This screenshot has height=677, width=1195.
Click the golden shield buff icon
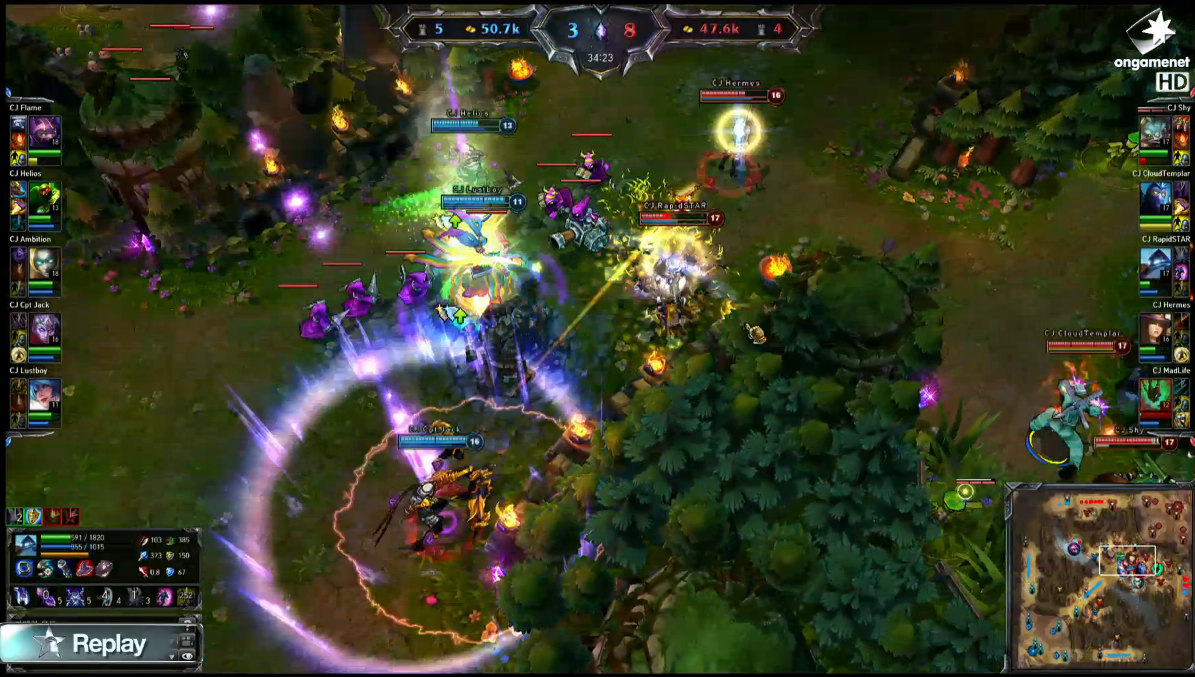[x=33, y=516]
